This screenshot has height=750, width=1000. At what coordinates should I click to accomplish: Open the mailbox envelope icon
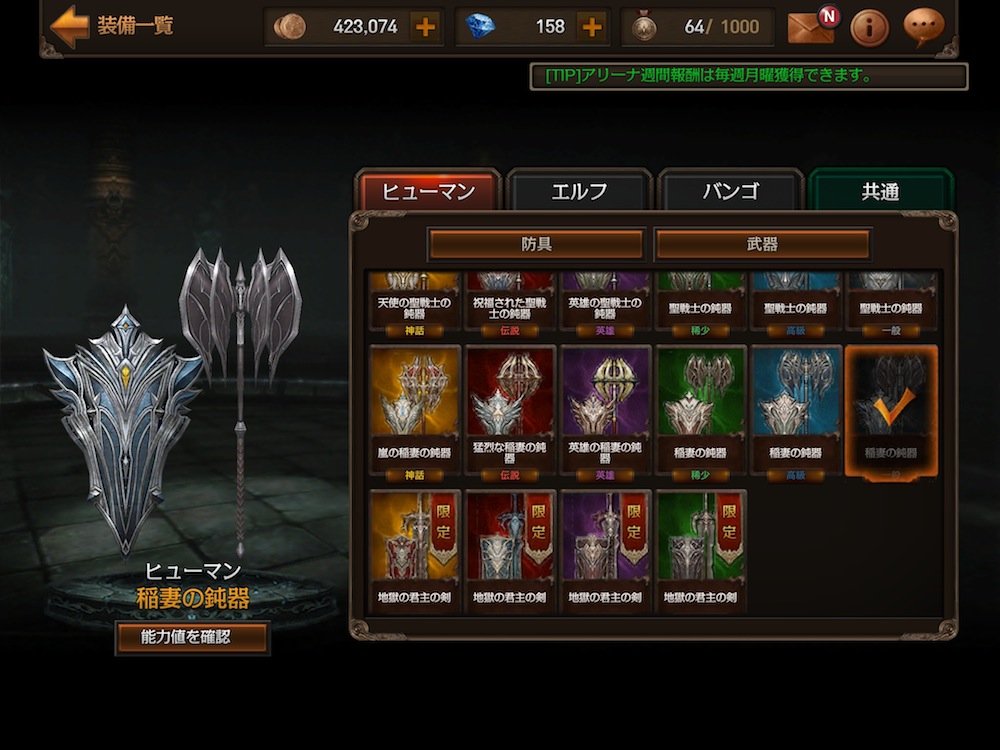[x=810, y=27]
